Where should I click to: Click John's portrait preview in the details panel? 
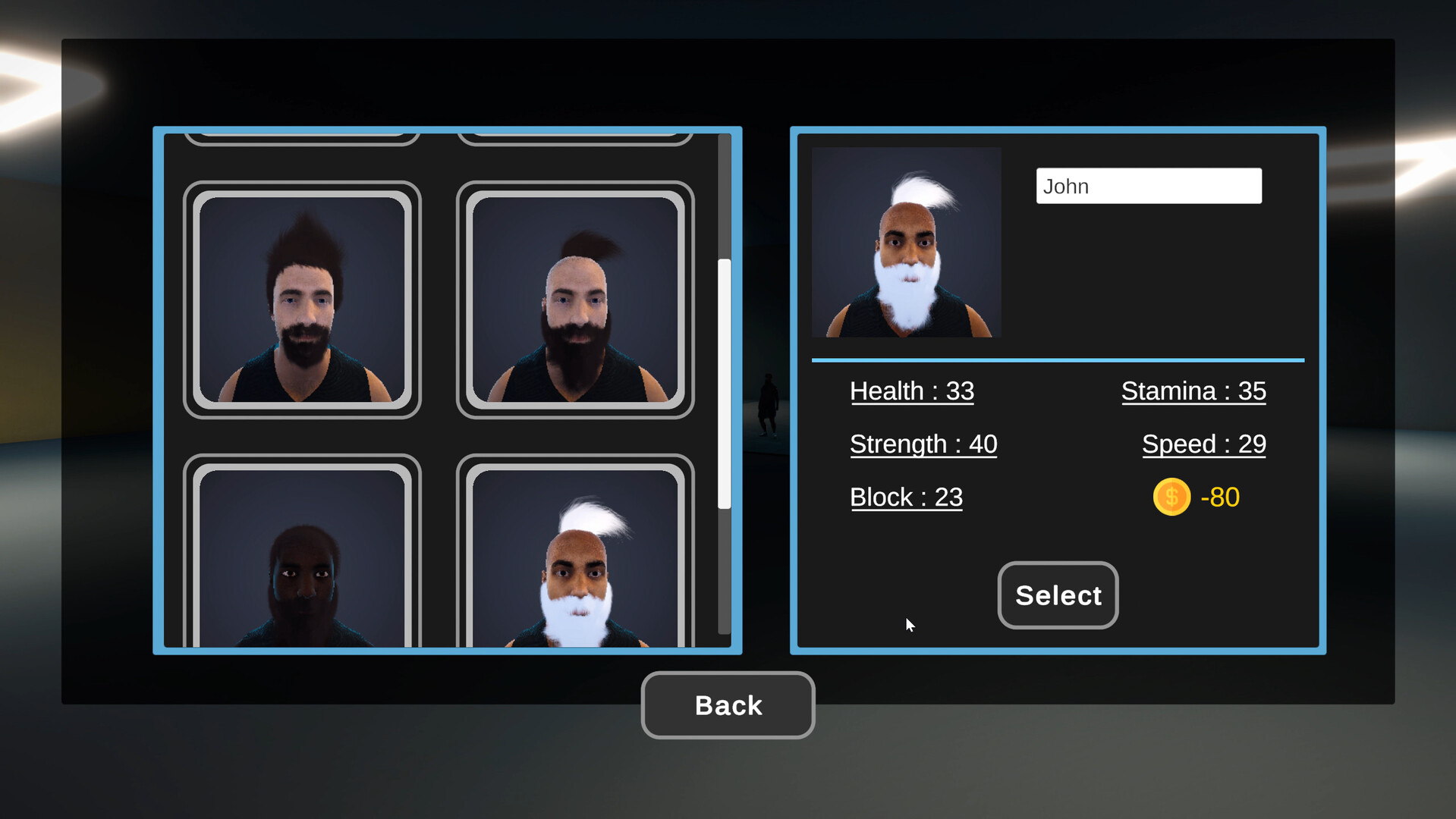coord(906,241)
